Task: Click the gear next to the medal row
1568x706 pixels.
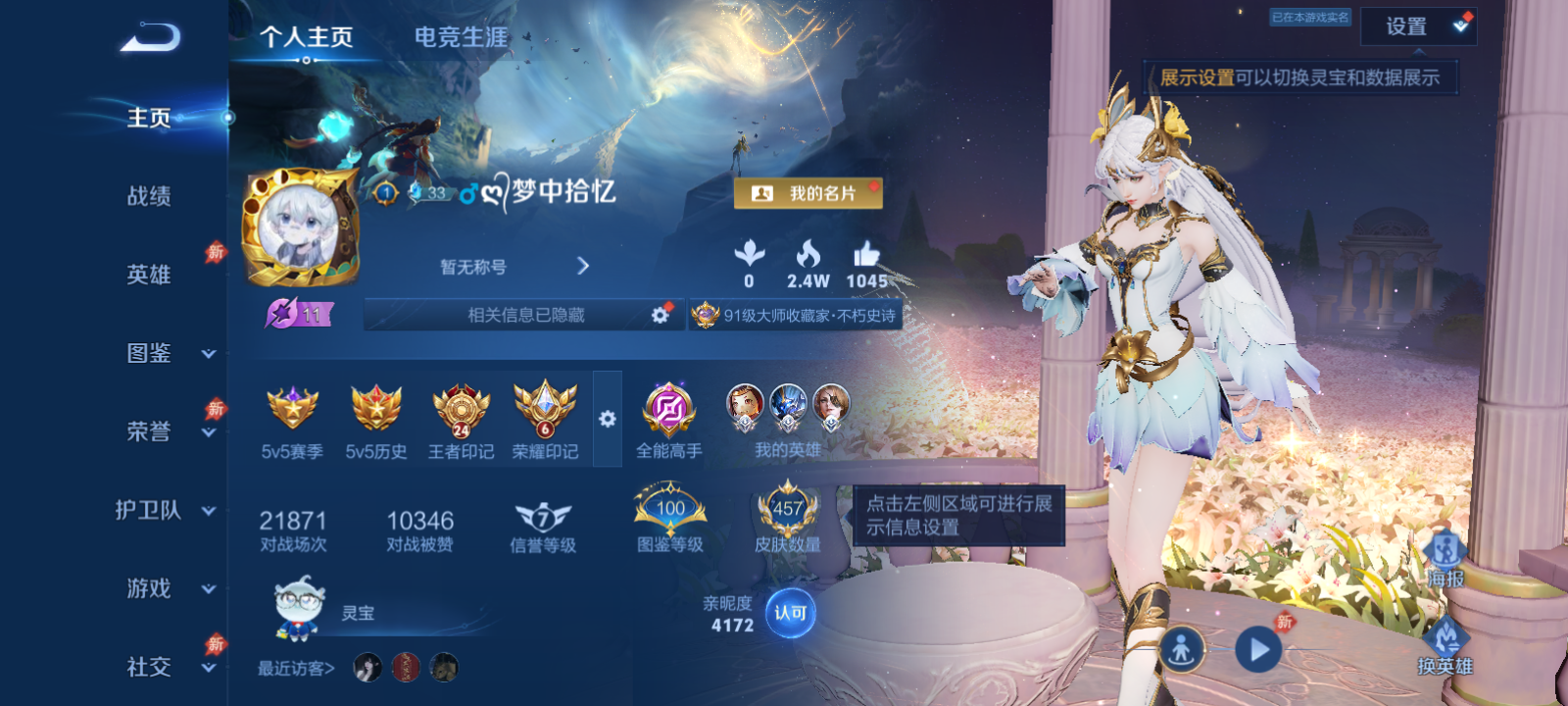Action: [x=610, y=420]
